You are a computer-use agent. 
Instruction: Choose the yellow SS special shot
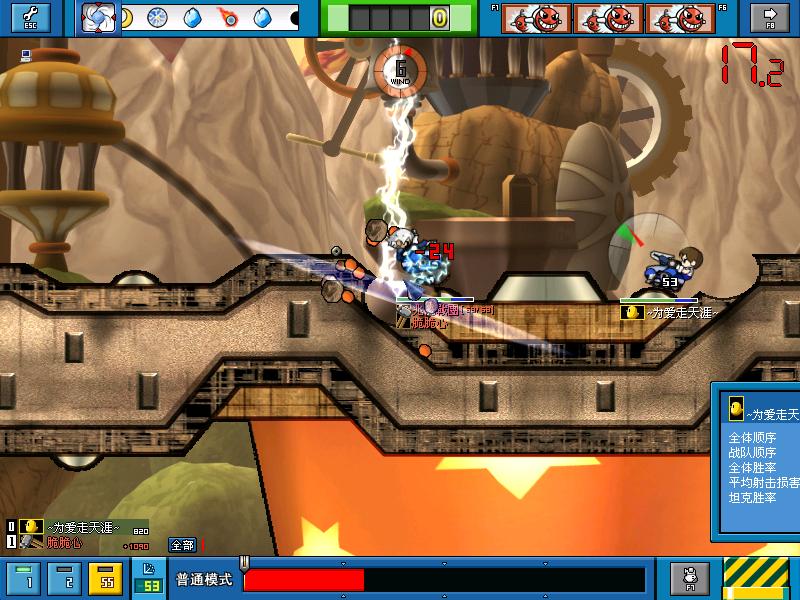pyautogui.click(x=105, y=578)
